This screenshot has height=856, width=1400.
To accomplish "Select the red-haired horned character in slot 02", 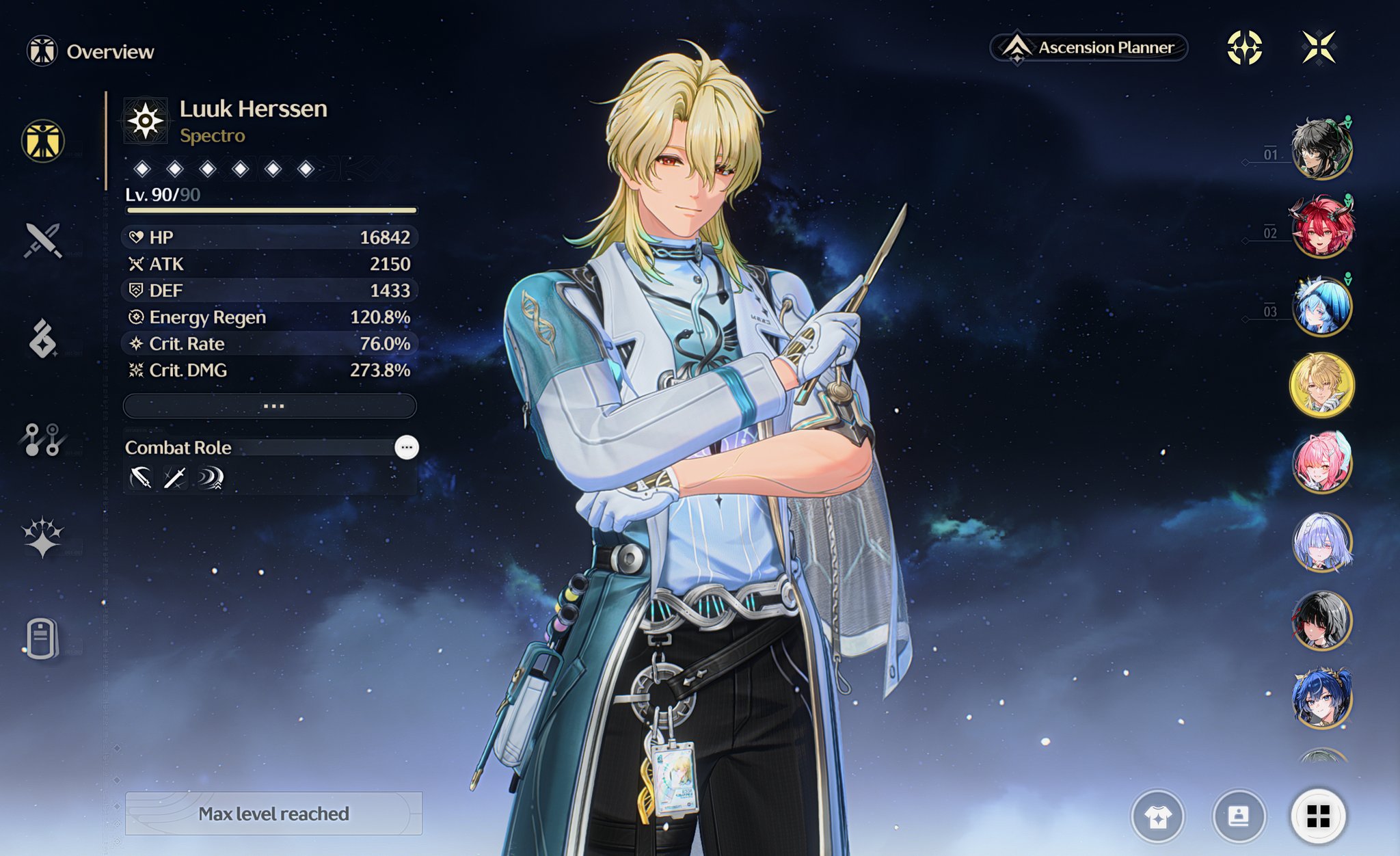I will point(1321,228).
